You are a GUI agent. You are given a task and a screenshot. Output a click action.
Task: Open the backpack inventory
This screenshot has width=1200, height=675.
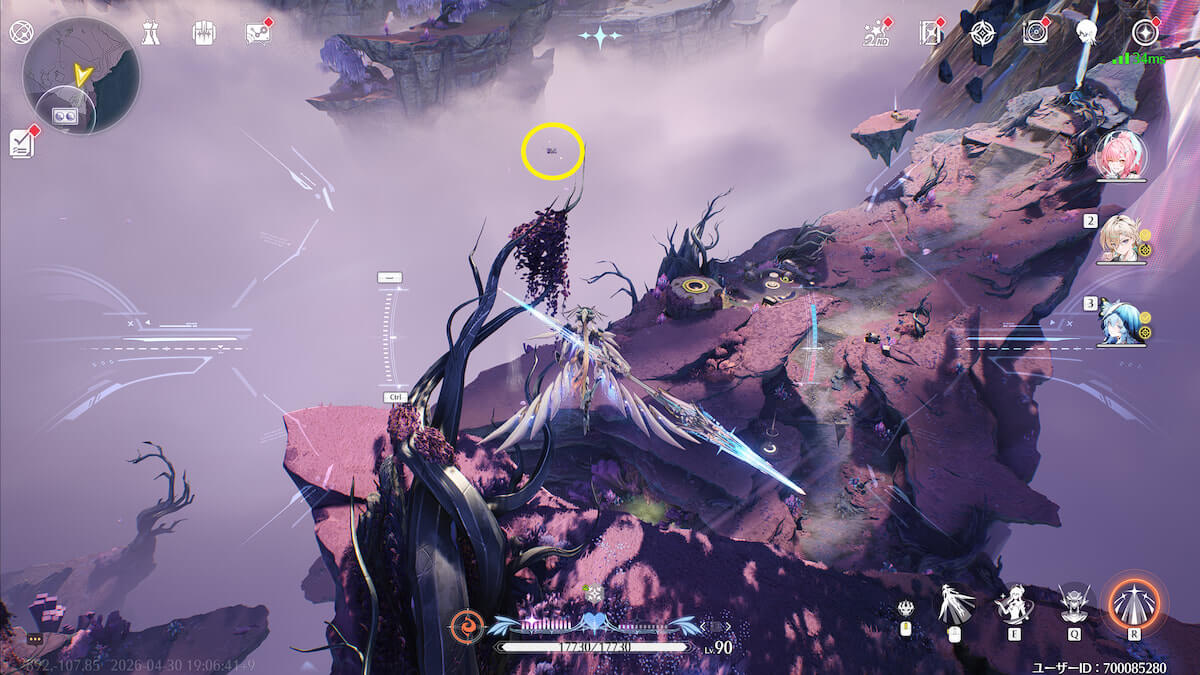click(203, 33)
